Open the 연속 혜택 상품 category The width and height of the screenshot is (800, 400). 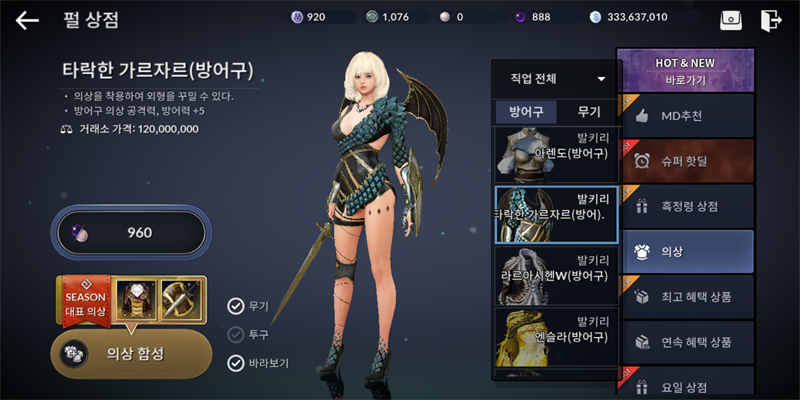pyautogui.click(x=687, y=342)
